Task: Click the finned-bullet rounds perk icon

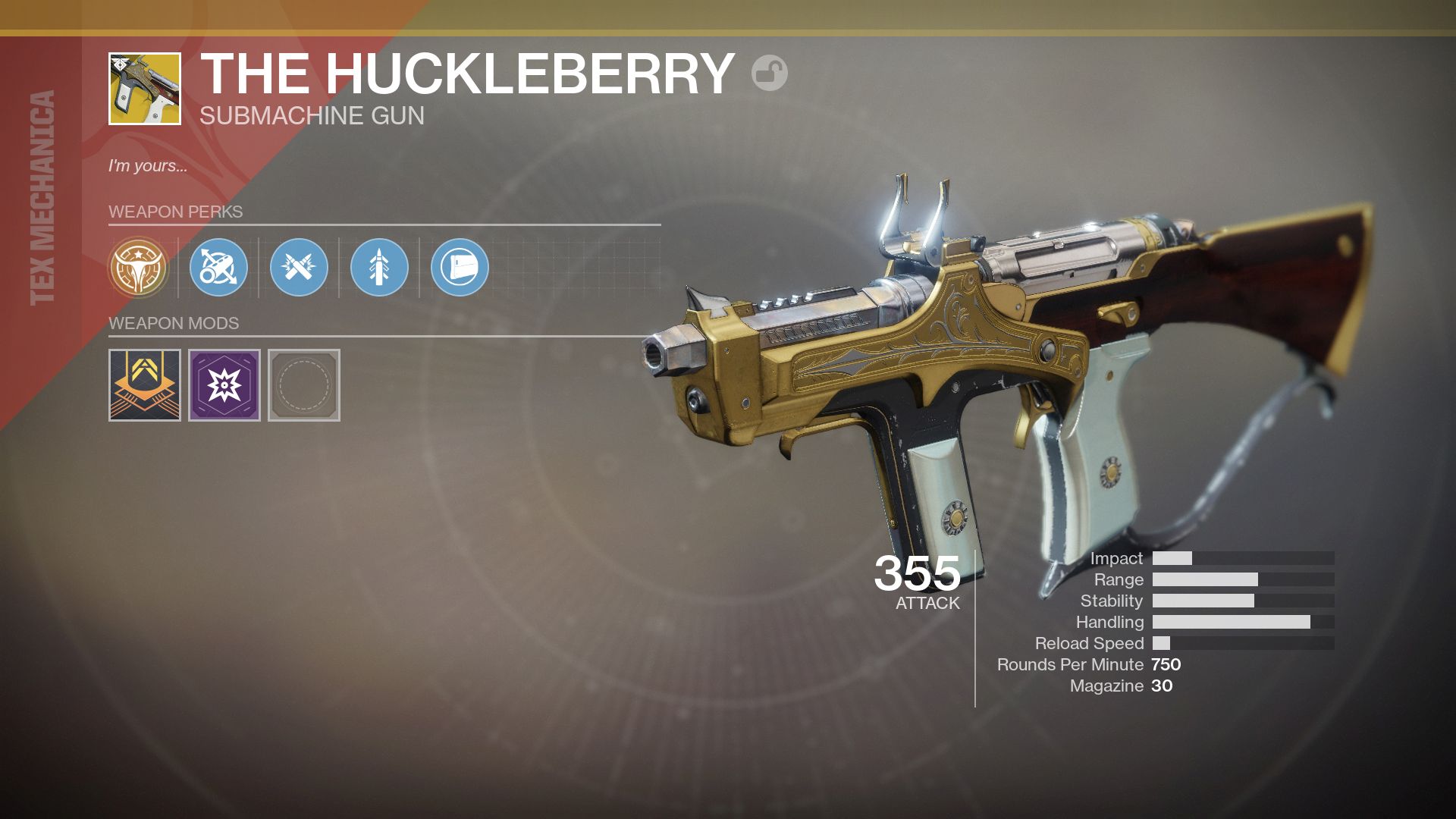Action: click(x=380, y=267)
